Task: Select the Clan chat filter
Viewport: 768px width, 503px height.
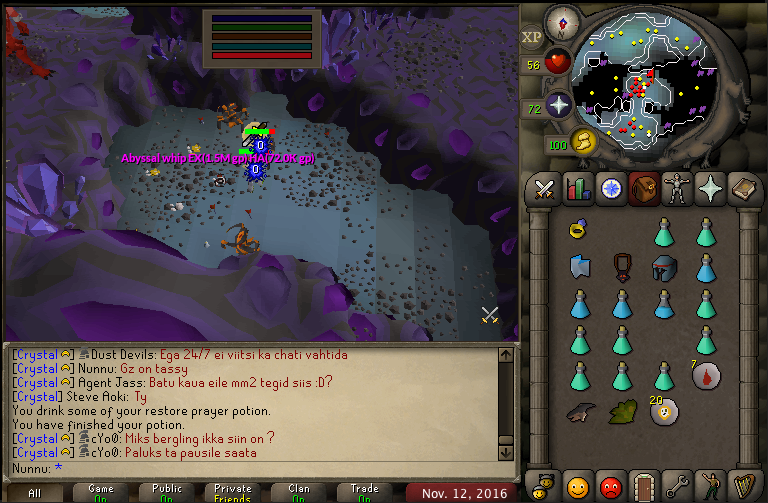Action: pyautogui.click(x=299, y=493)
